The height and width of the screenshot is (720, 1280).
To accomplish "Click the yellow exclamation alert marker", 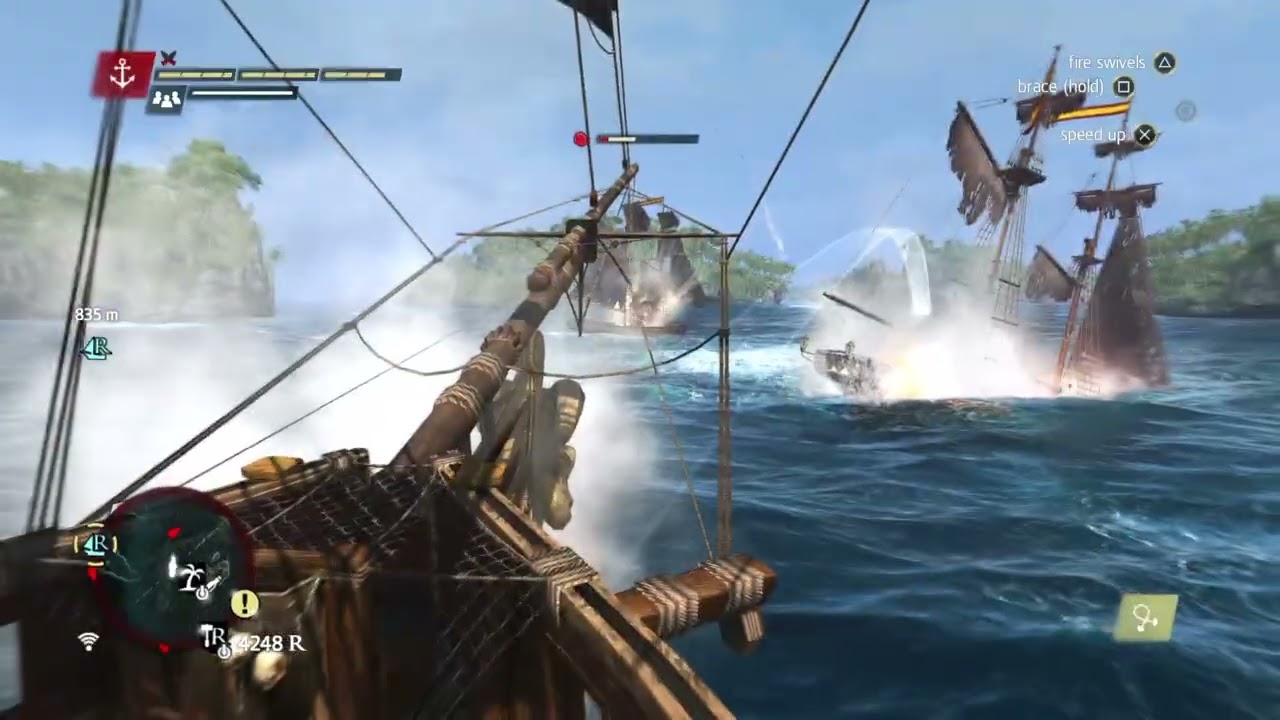I will point(244,603).
